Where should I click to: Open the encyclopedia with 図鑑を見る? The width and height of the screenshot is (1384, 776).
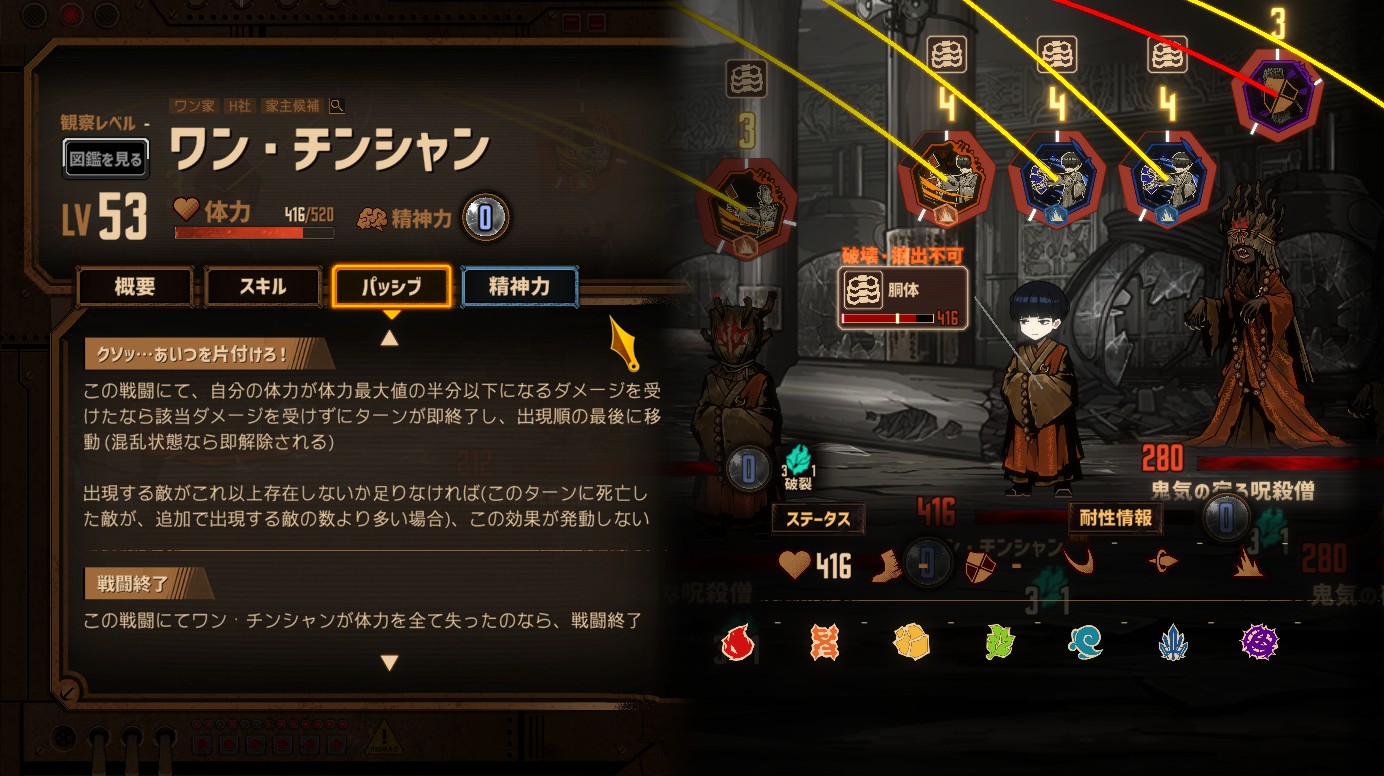point(106,158)
